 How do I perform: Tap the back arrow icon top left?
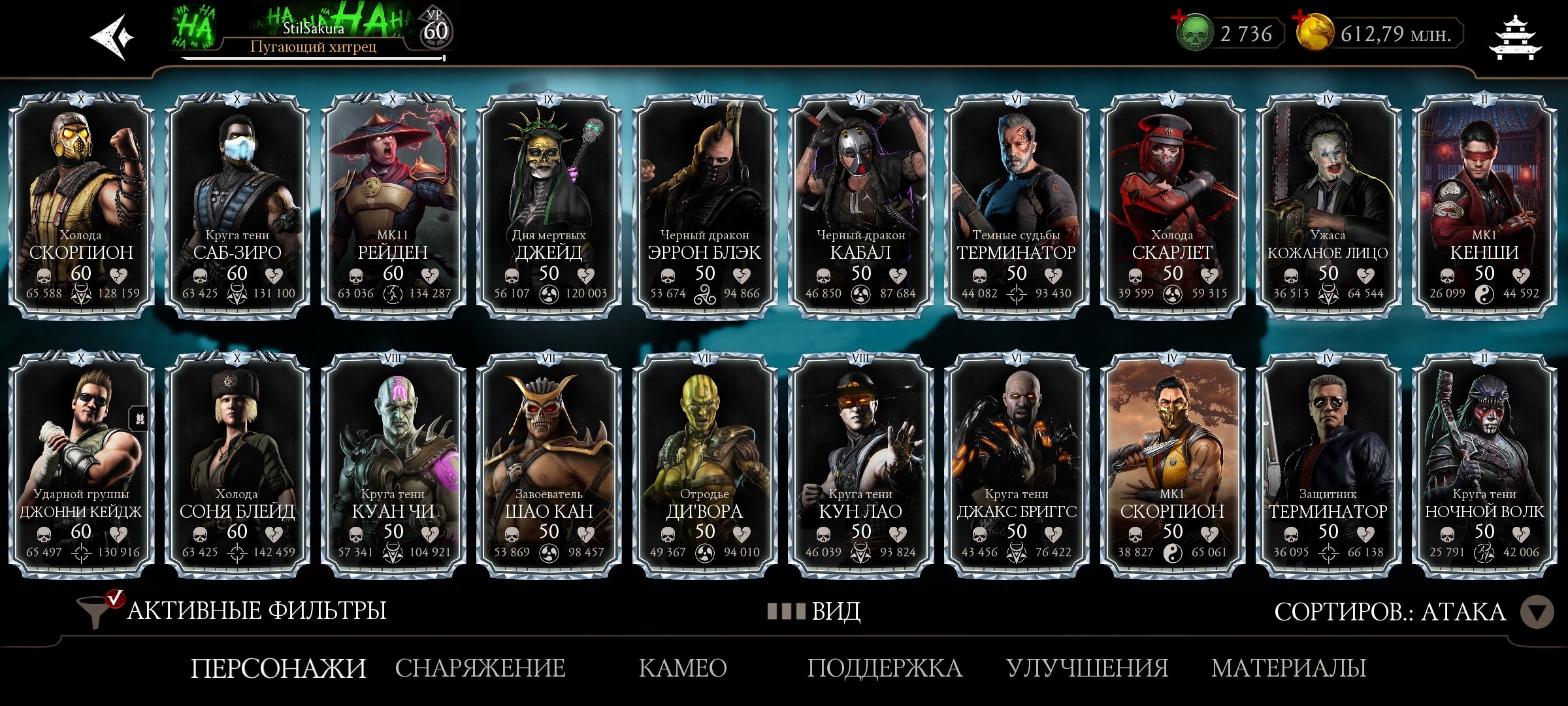point(110,36)
